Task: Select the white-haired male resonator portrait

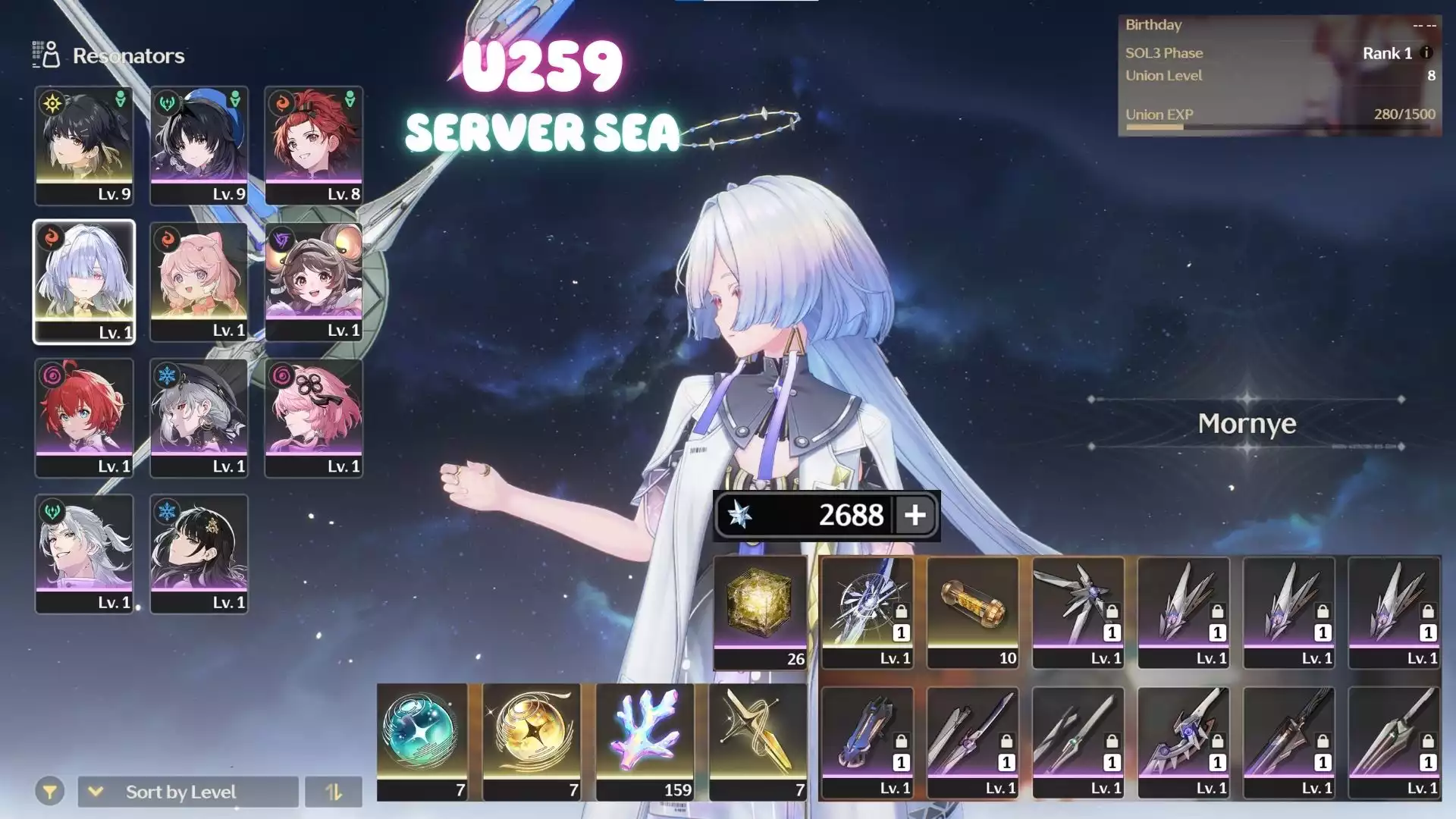Action: tap(84, 554)
